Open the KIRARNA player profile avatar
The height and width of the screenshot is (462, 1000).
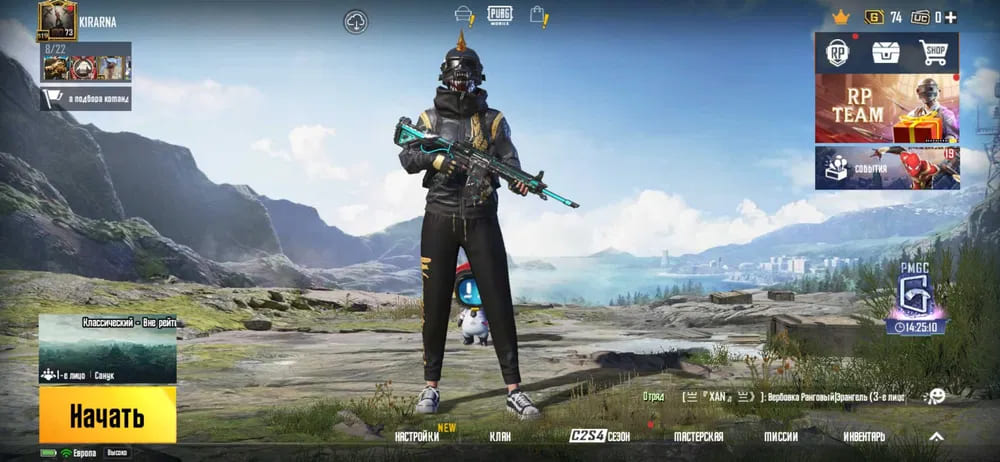(x=57, y=18)
